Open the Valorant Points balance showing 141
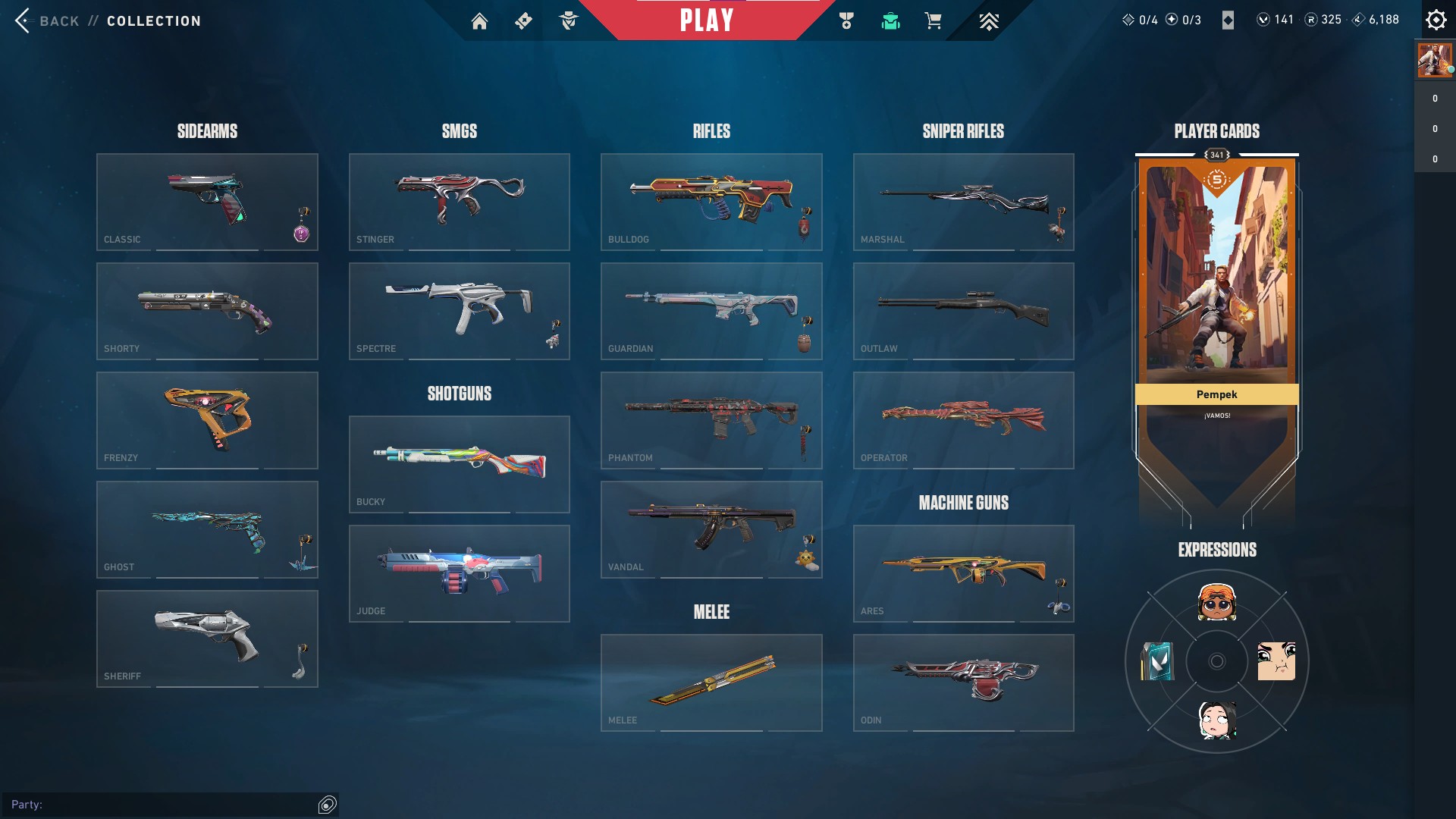The height and width of the screenshot is (819, 1456). [1274, 20]
